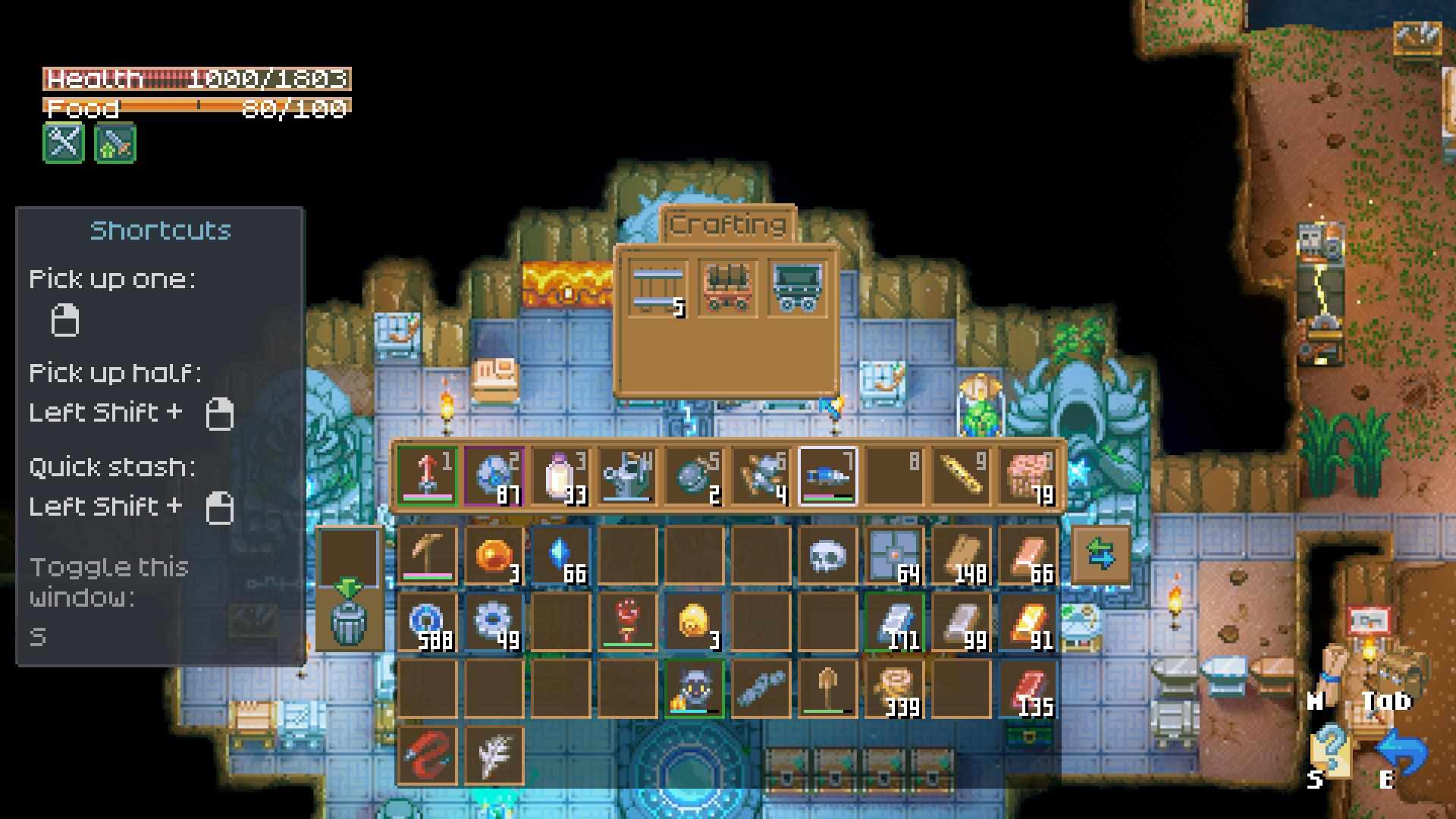Select the red sword hotbar slot
This screenshot has width=1456, height=819.
point(427,476)
